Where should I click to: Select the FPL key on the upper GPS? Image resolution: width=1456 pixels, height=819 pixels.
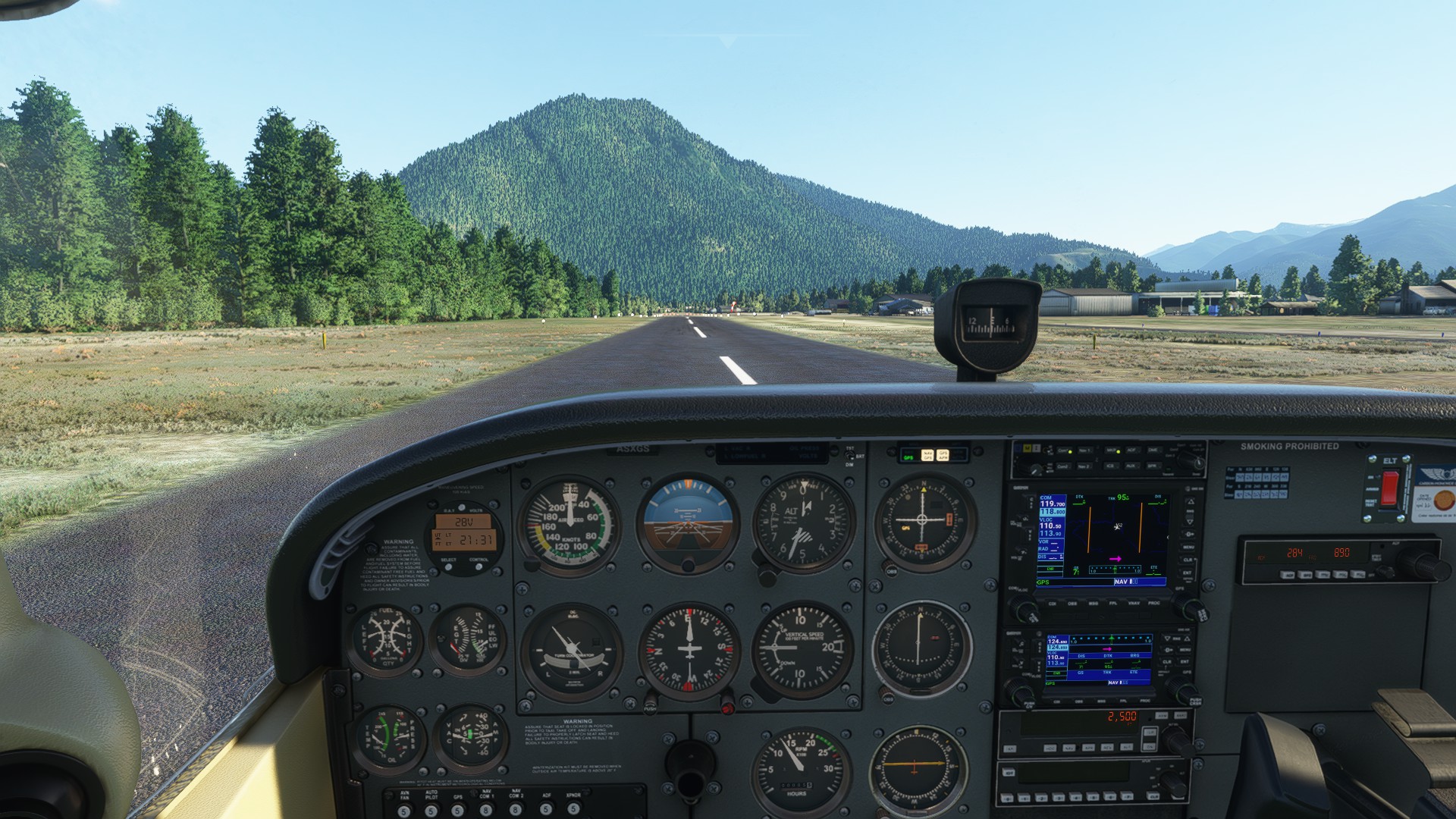coord(1112,604)
